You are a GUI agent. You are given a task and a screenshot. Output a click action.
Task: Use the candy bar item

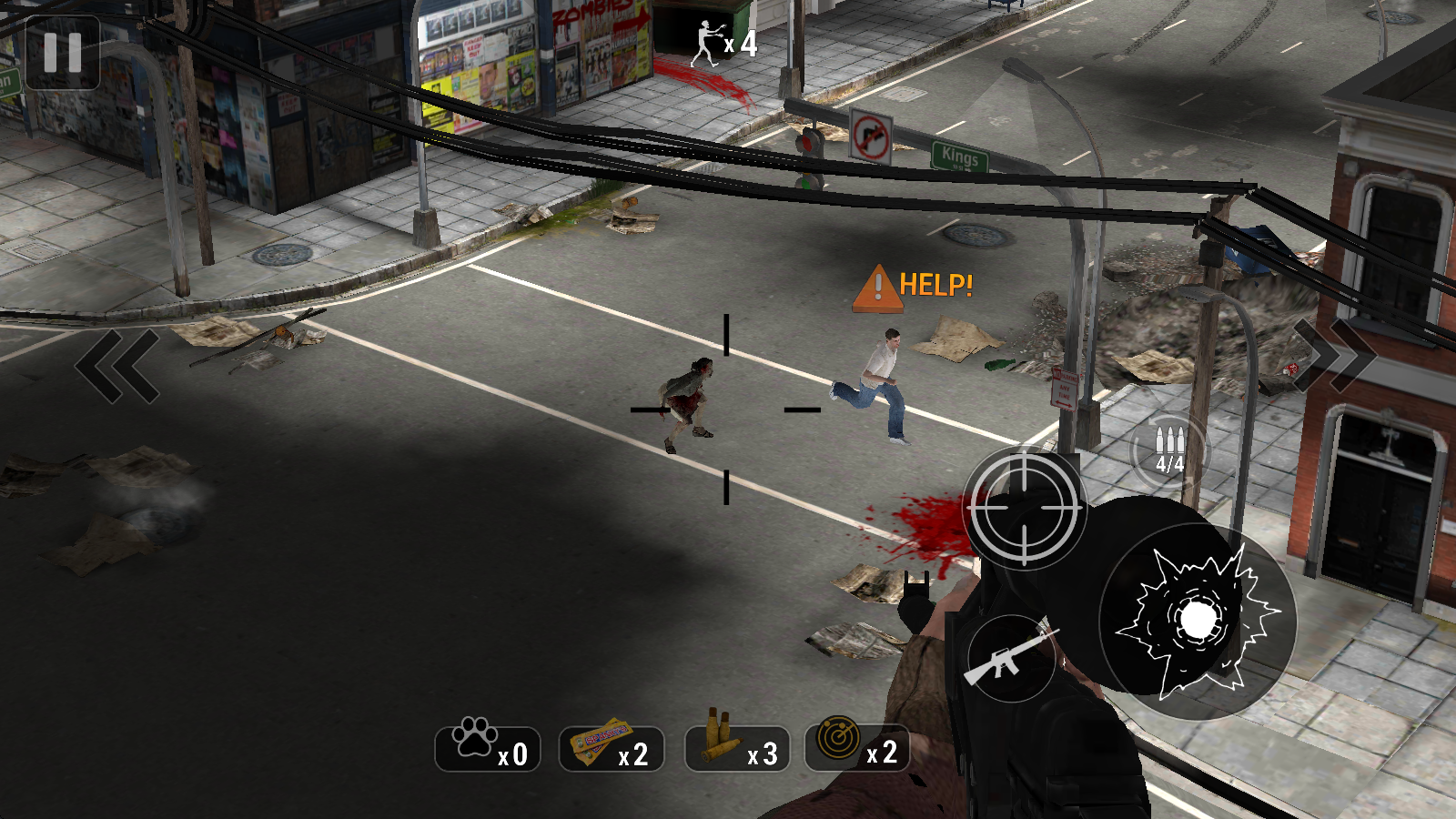point(612,748)
